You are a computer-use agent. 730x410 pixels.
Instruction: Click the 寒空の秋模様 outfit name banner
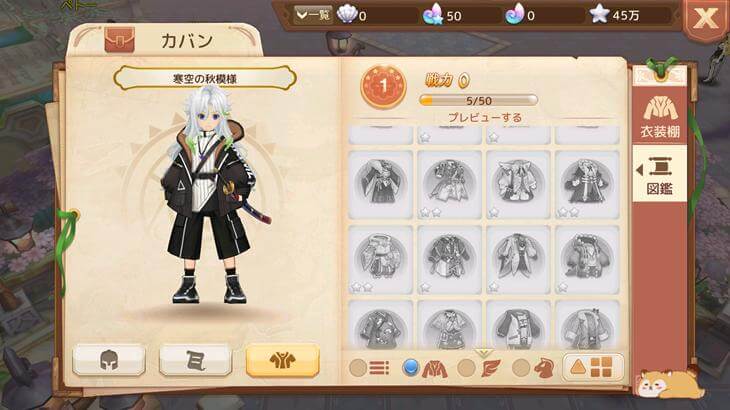coord(204,78)
